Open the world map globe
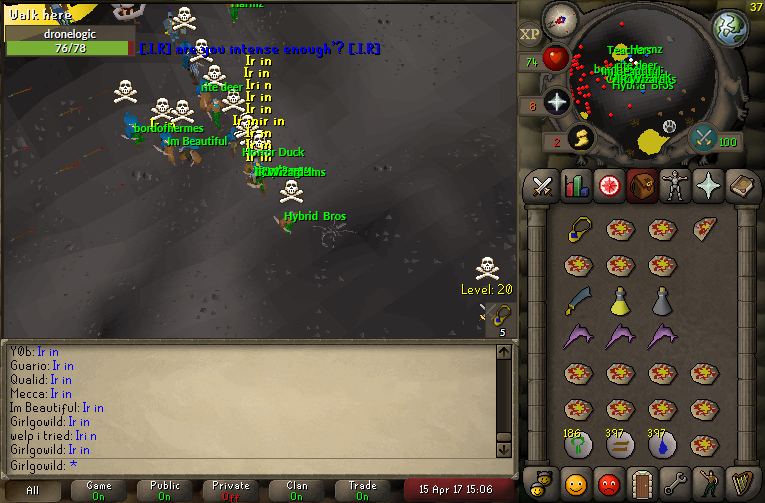The height and width of the screenshot is (503, 765). 729,28
